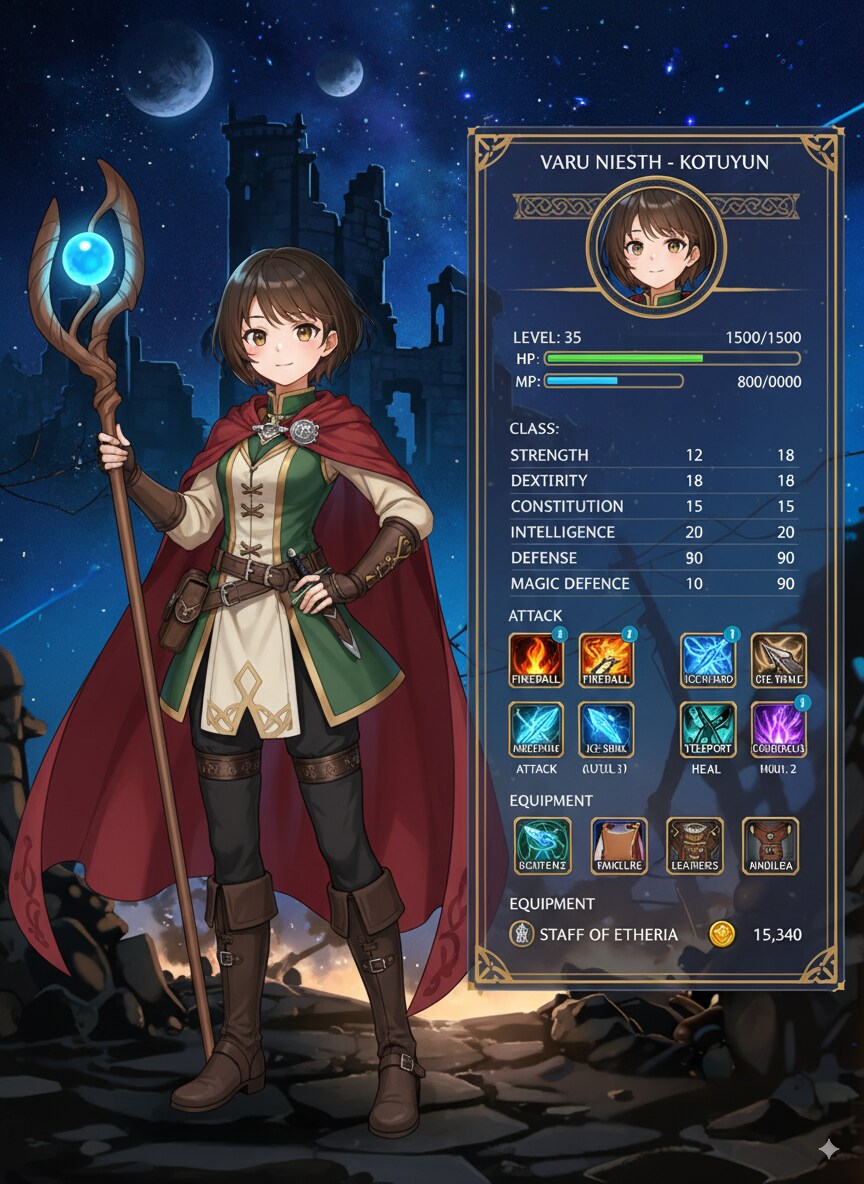This screenshot has width=864, height=1184.
Task: Activate the Teleport skill
Action: pyautogui.click(x=708, y=730)
